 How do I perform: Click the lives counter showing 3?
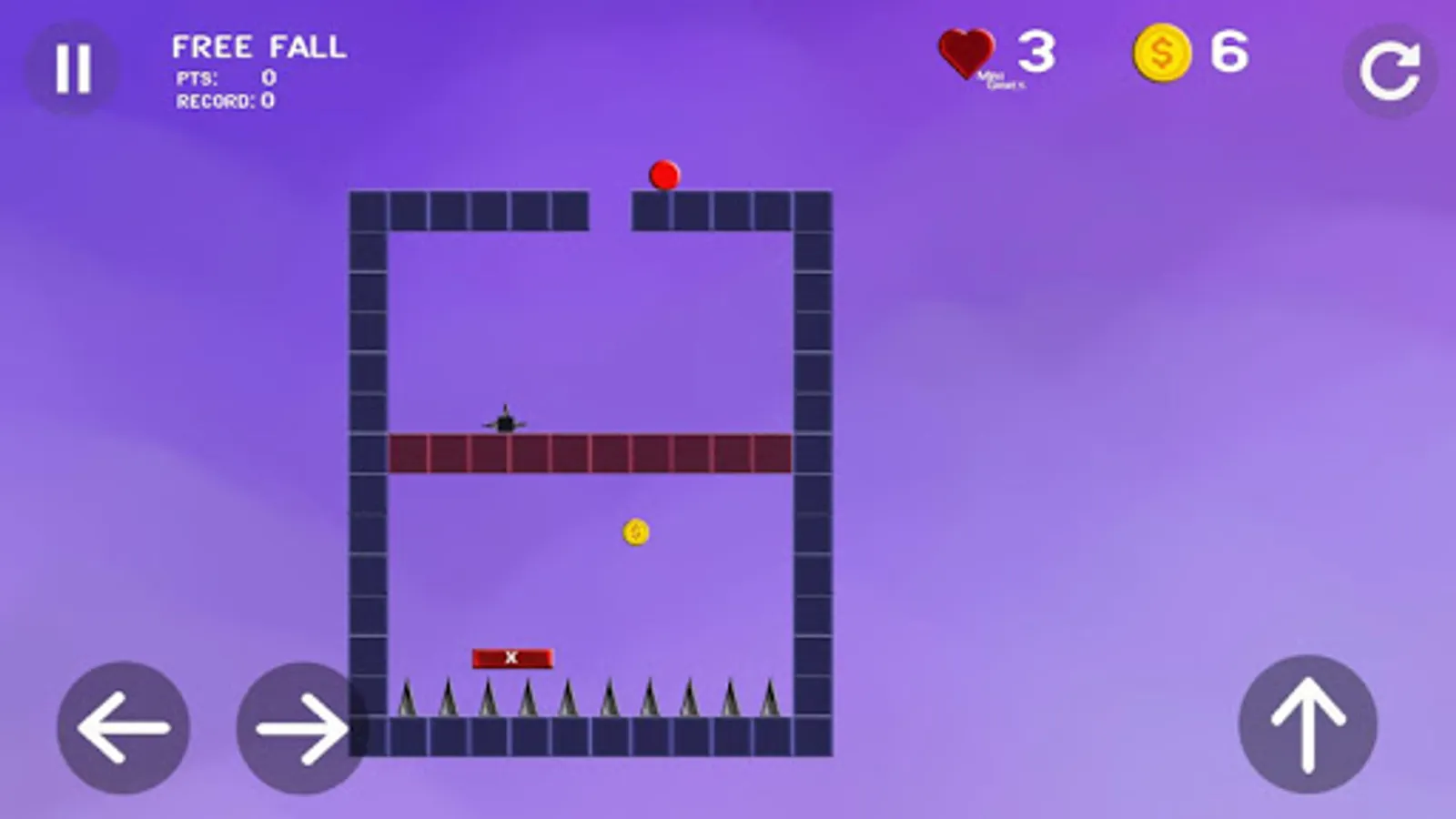(x=1036, y=53)
